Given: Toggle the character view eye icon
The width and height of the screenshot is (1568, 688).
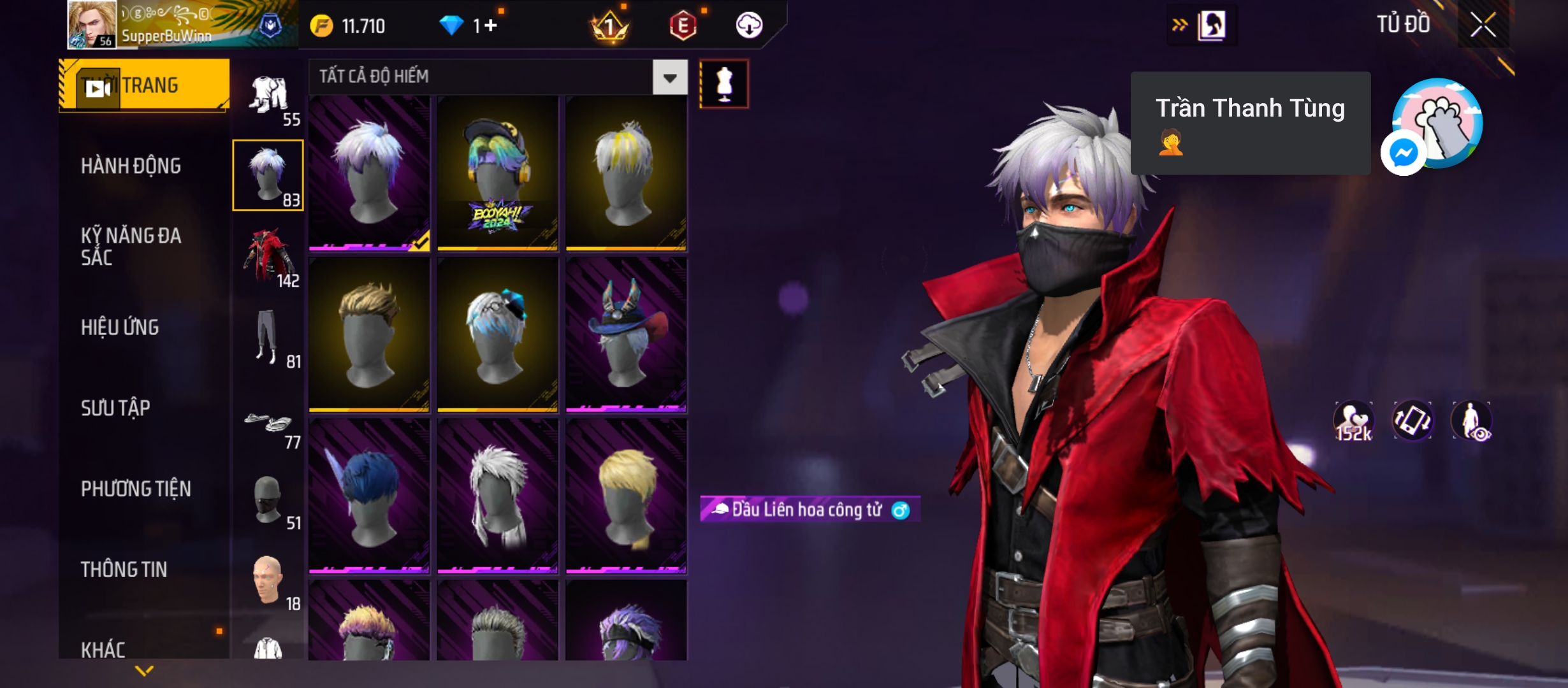Looking at the screenshot, I should pos(1472,421).
